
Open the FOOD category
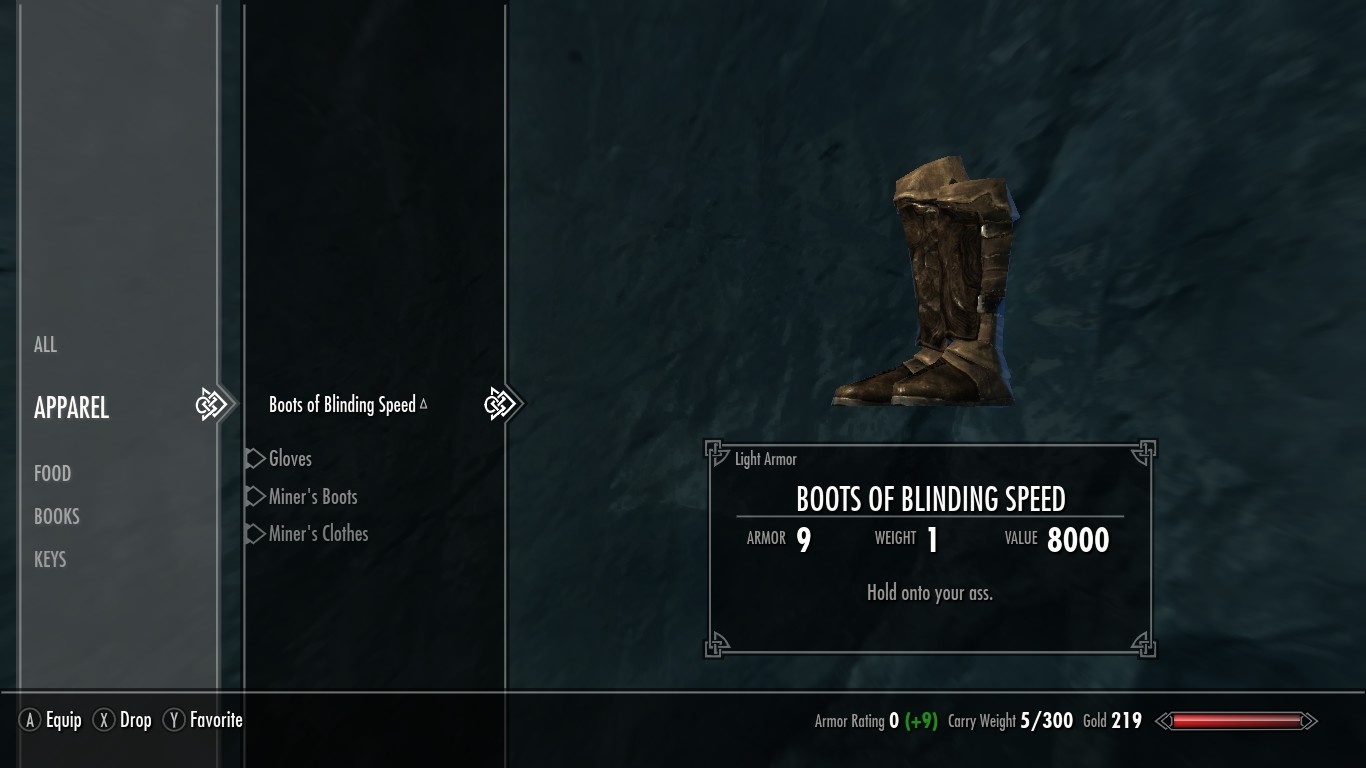click(x=52, y=474)
